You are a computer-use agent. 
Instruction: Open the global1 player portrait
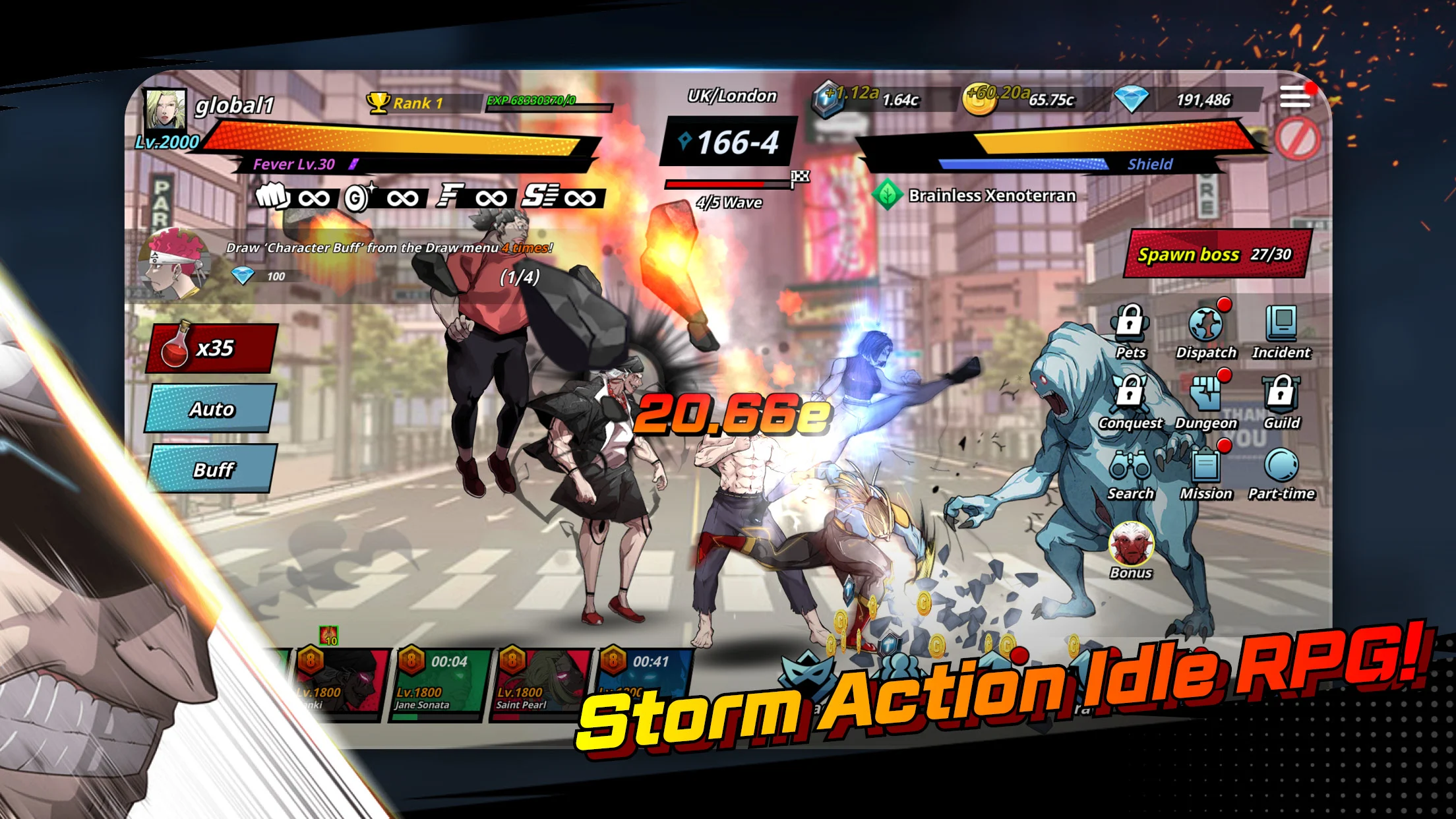(165, 109)
